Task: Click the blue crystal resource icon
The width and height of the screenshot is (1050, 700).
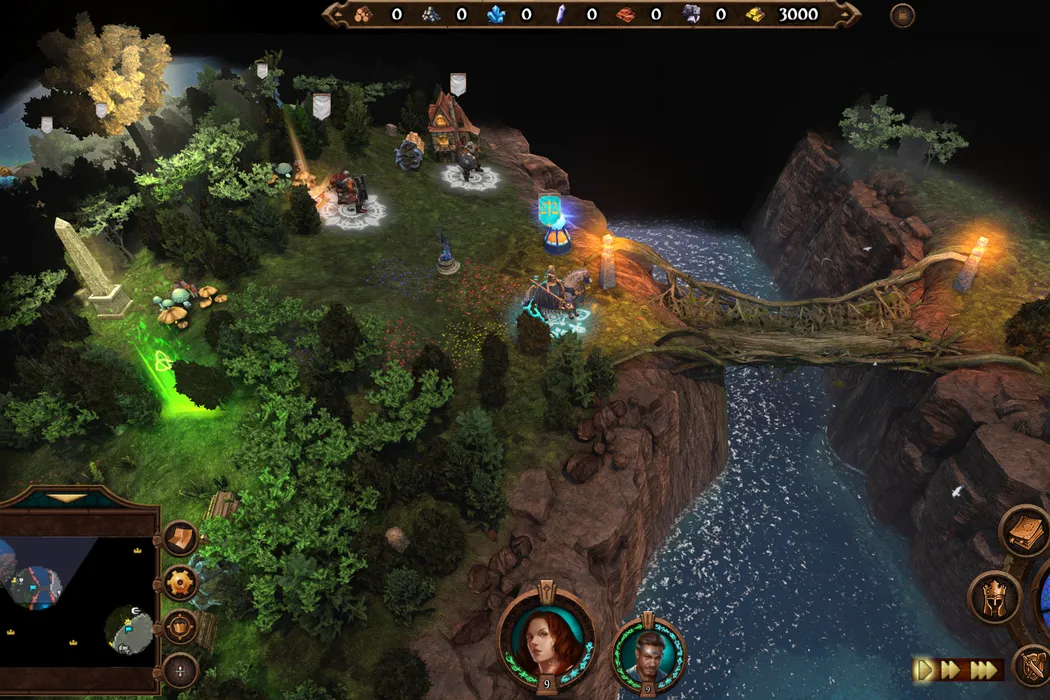Action: coord(496,14)
